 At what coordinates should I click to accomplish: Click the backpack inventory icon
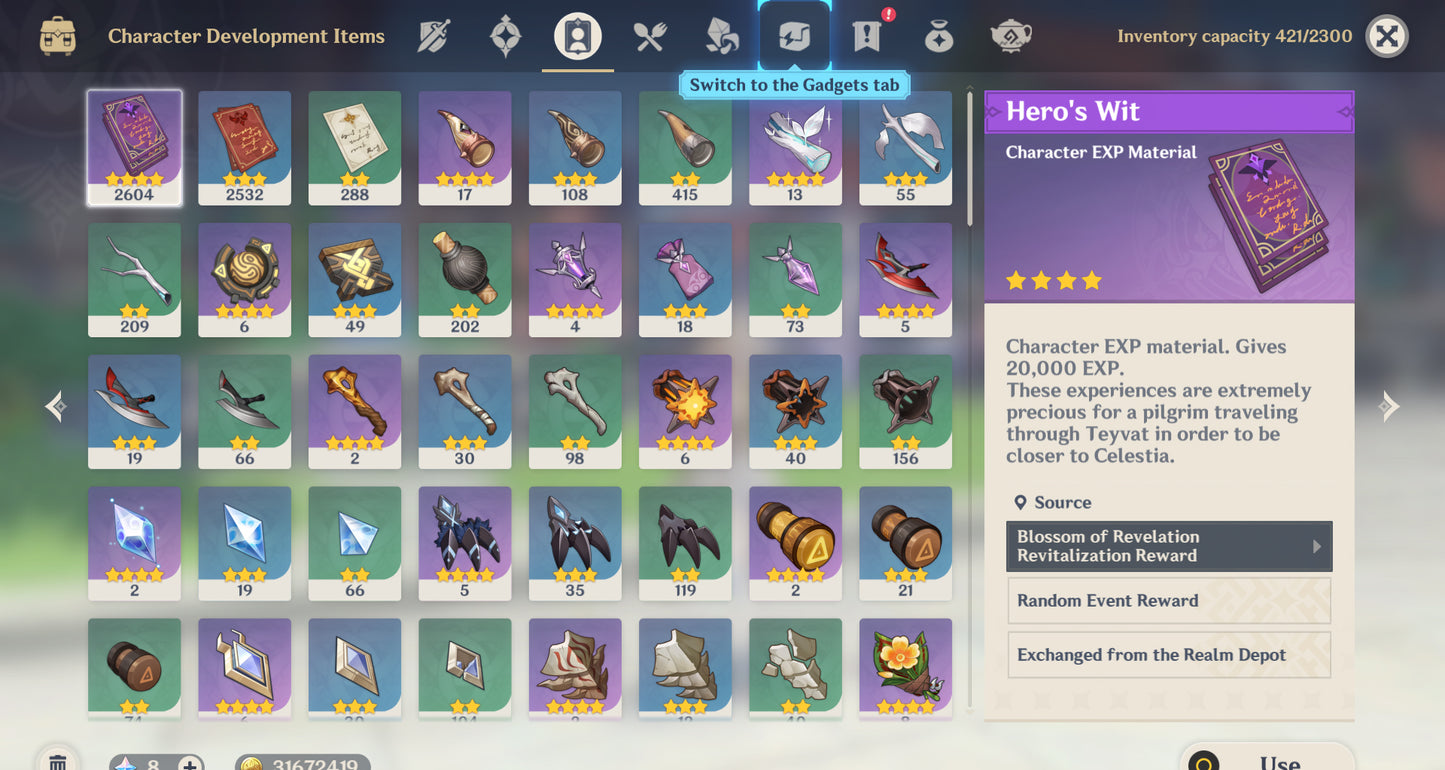click(57, 35)
